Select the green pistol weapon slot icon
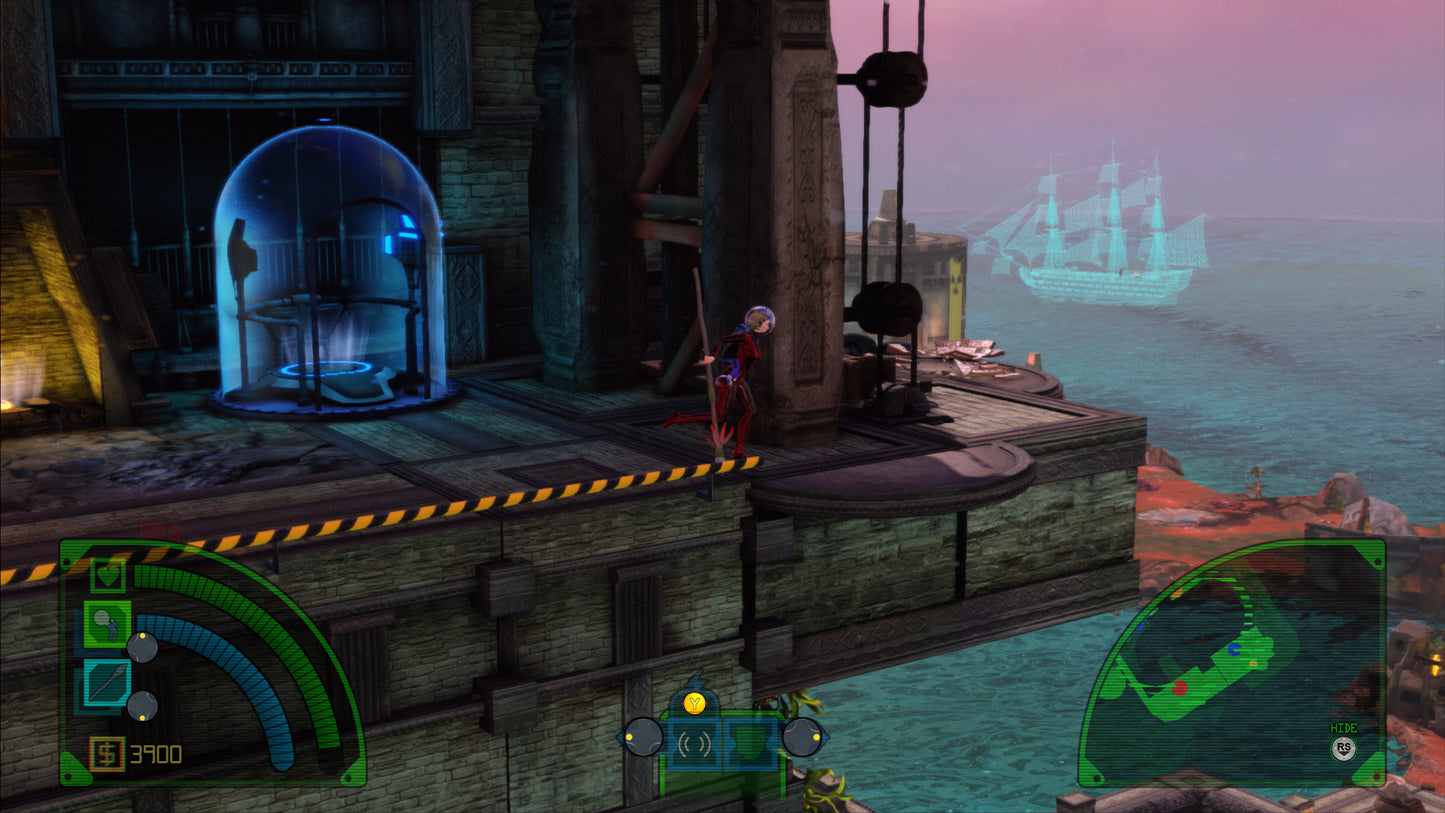The width and height of the screenshot is (1445, 813). 108,623
